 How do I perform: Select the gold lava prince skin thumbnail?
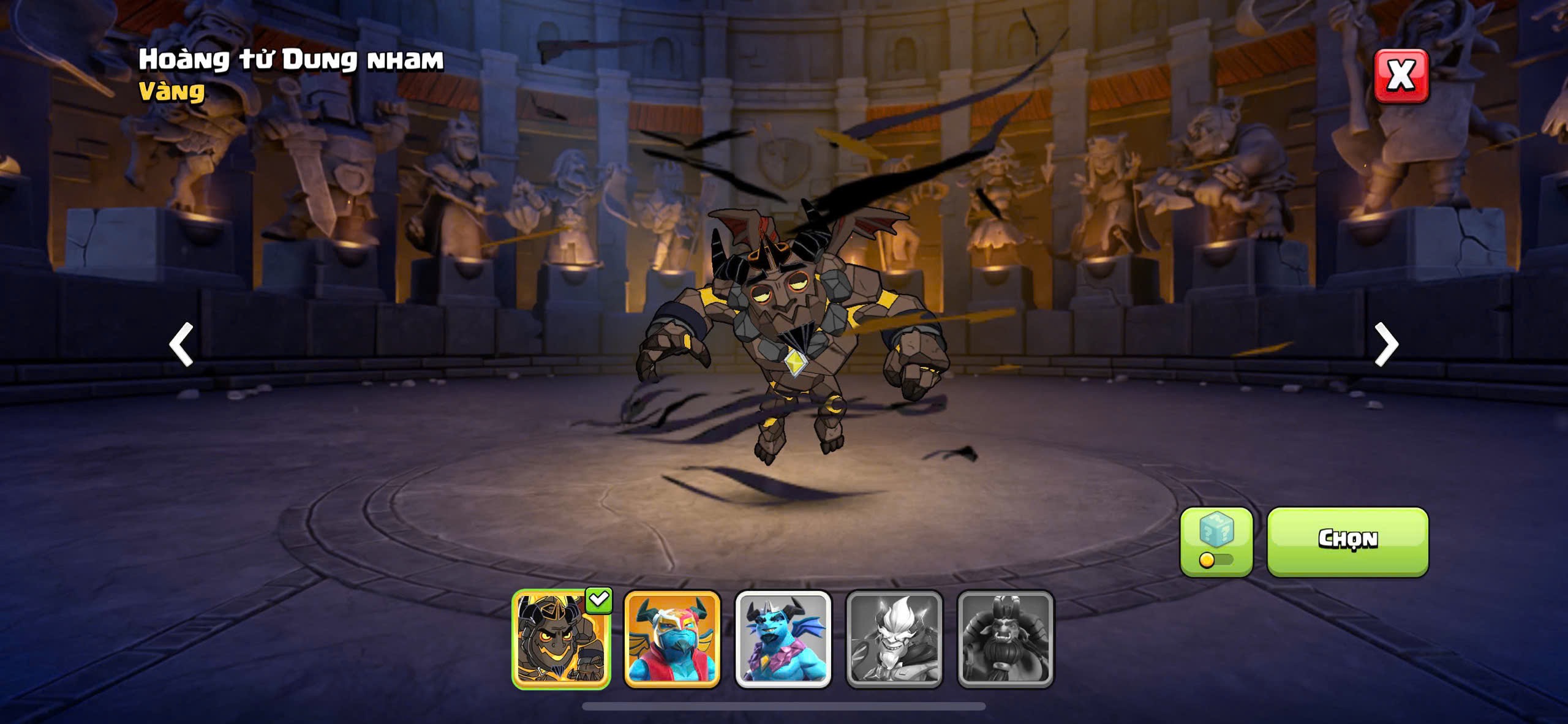[561, 639]
